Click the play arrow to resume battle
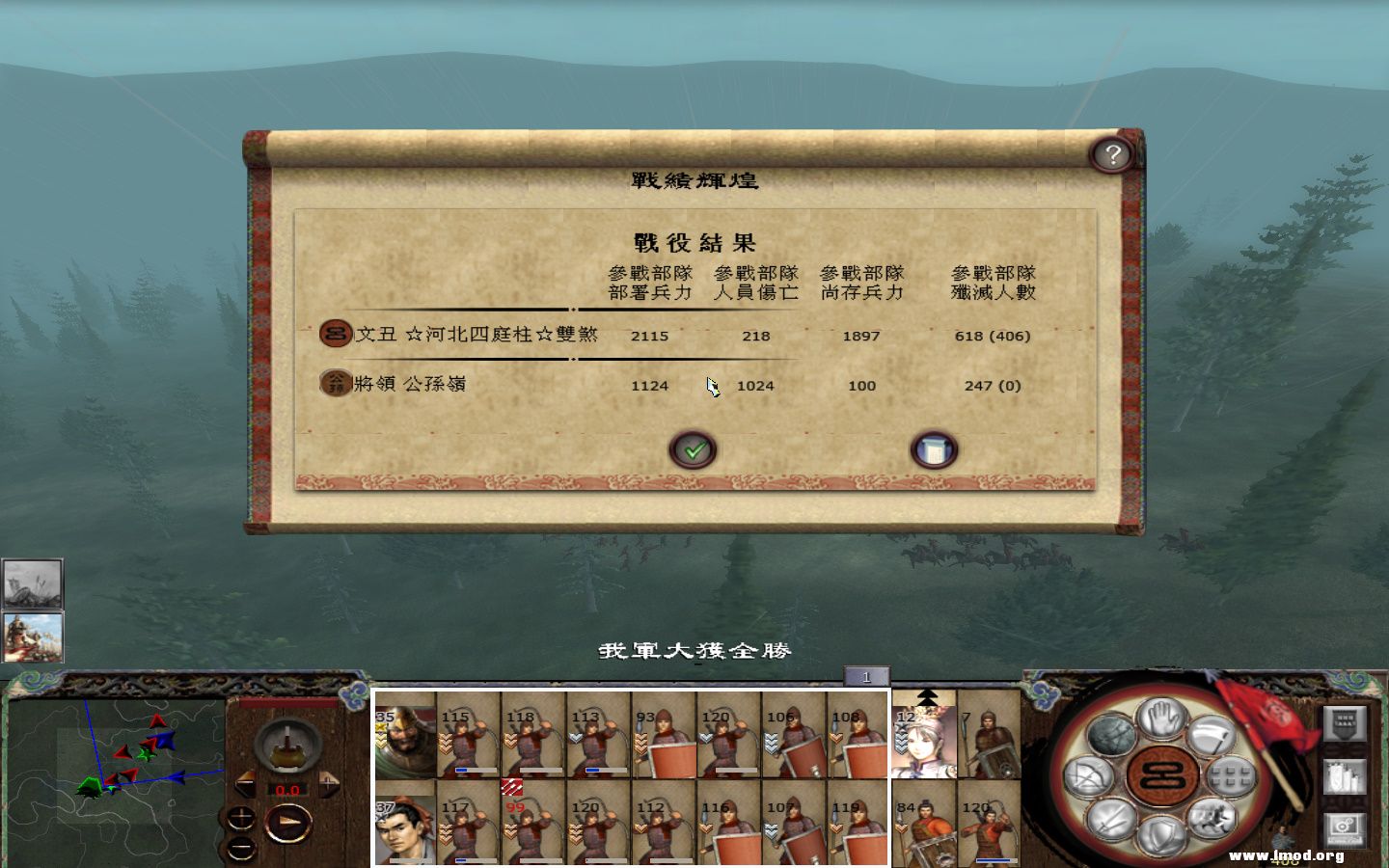This screenshot has height=868, width=1389. point(289,822)
